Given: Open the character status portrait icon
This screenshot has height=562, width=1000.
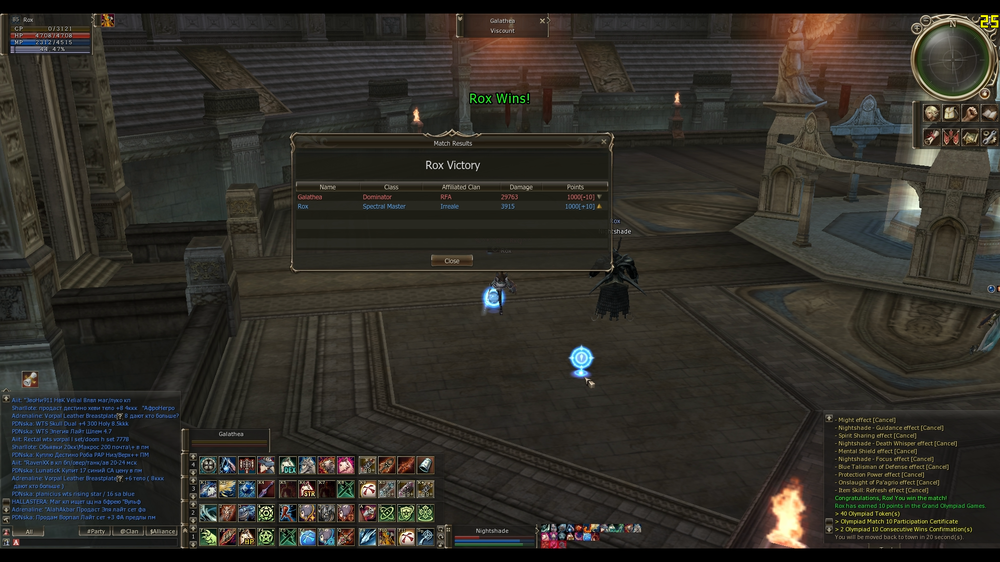Looking at the screenshot, I should pos(931,113).
